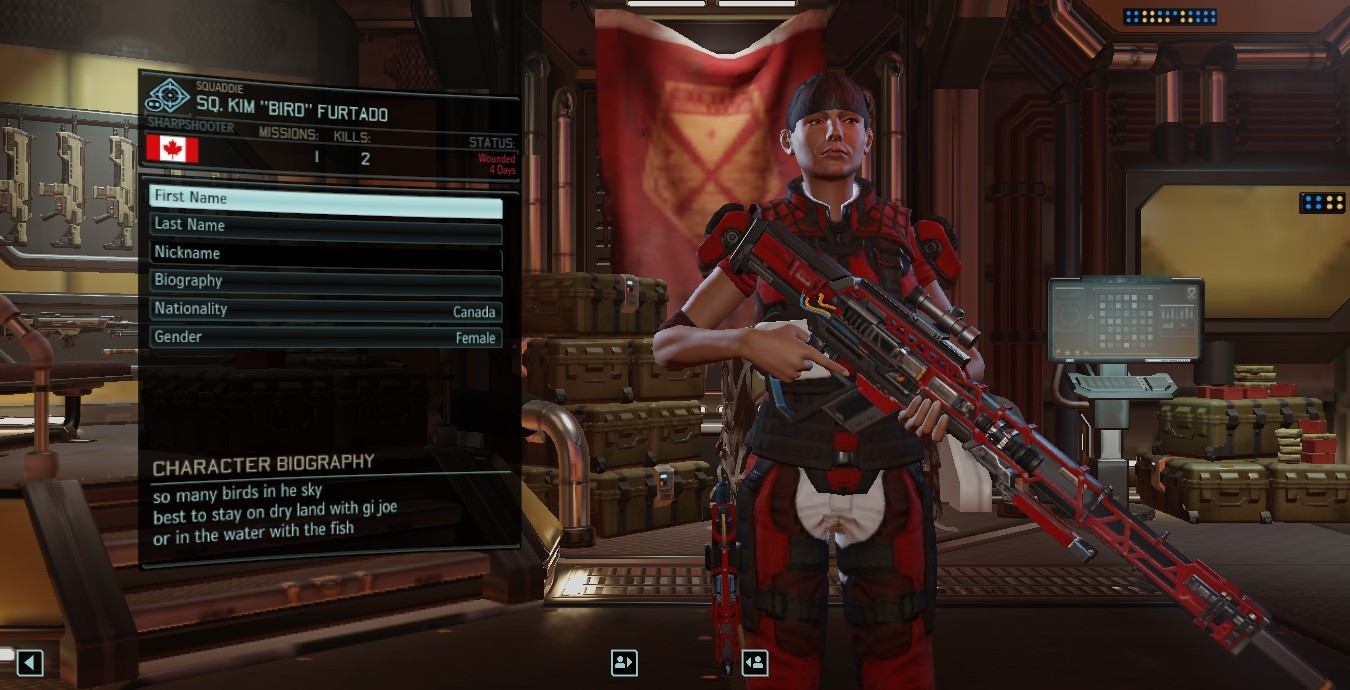This screenshot has height=690, width=1350.
Task: Switch to the next soldier
Action: [x=755, y=662]
